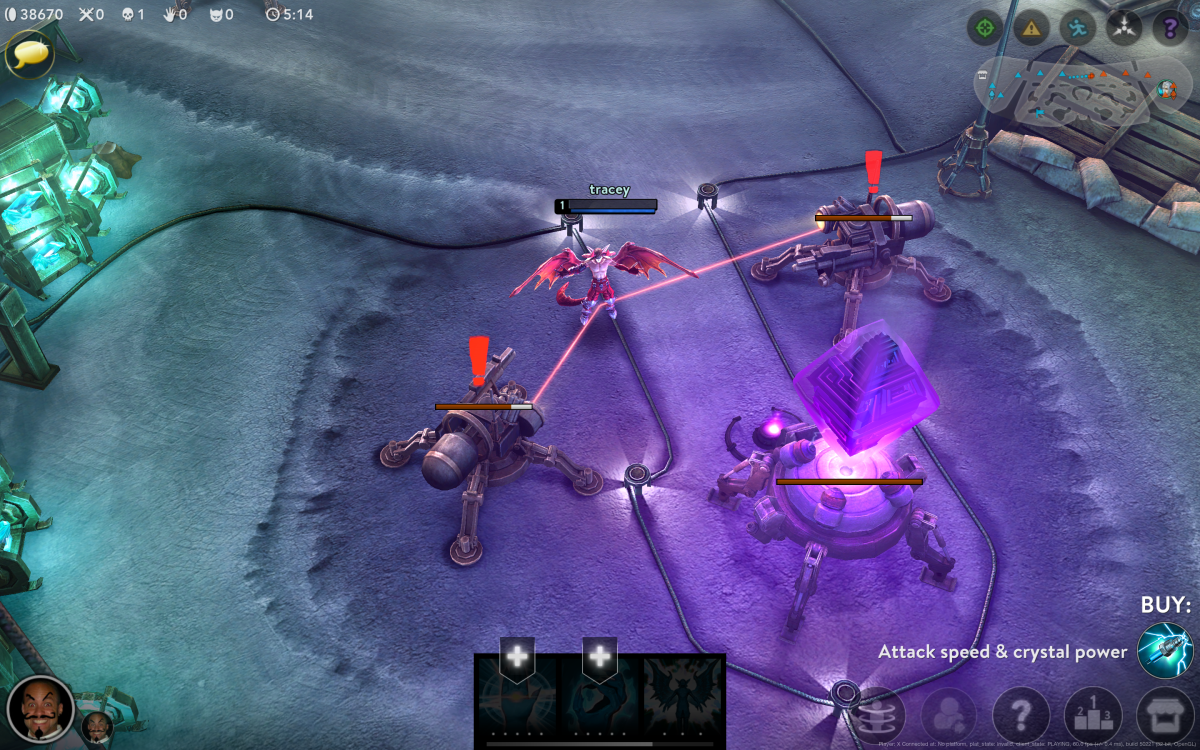Open the grey question mark help
This screenshot has height=750, width=1200.
(x=1020, y=715)
